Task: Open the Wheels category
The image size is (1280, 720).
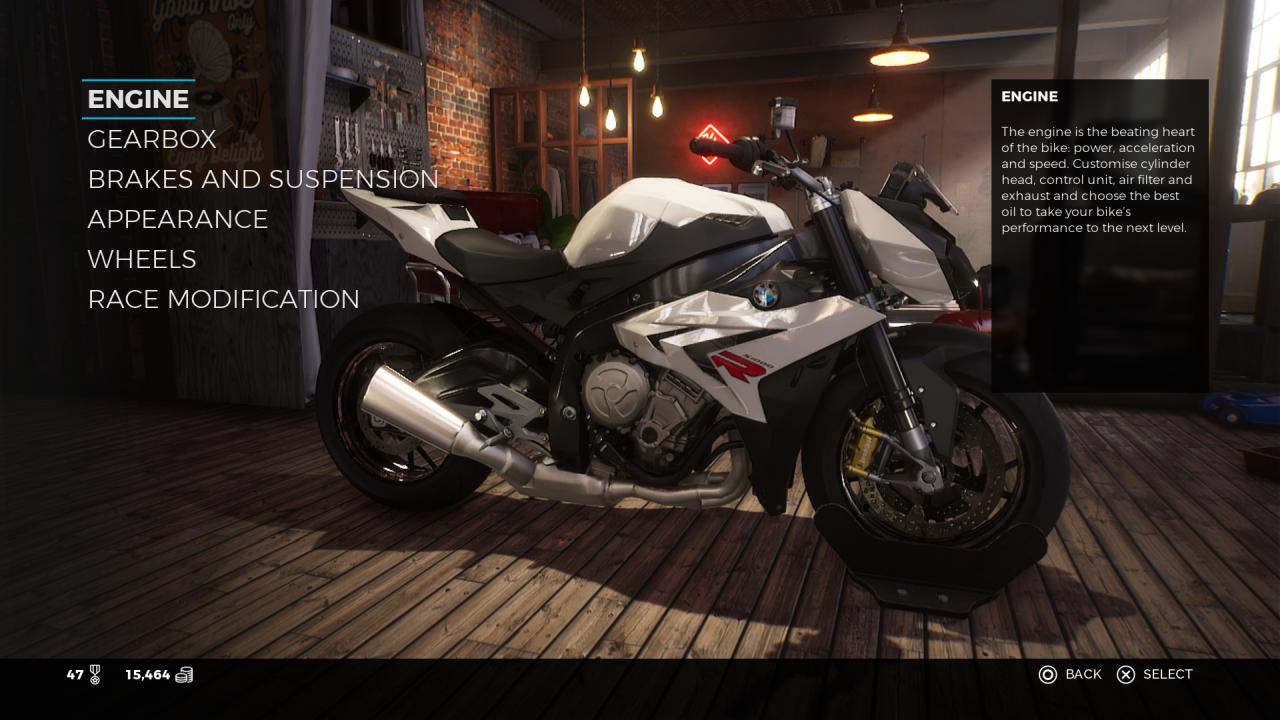Action: tap(142, 259)
